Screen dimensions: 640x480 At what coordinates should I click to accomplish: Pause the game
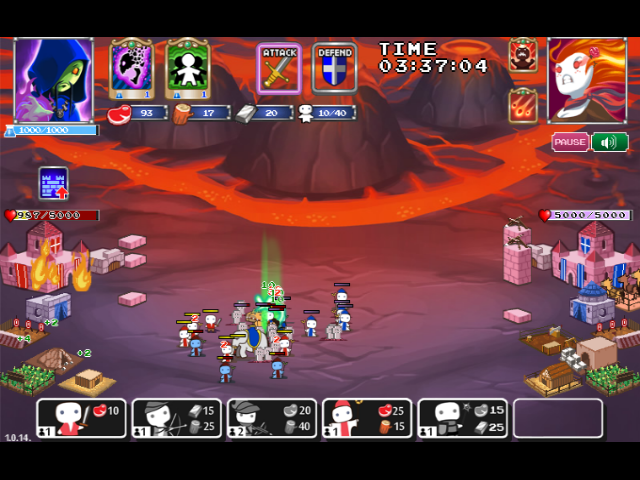(x=569, y=142)
